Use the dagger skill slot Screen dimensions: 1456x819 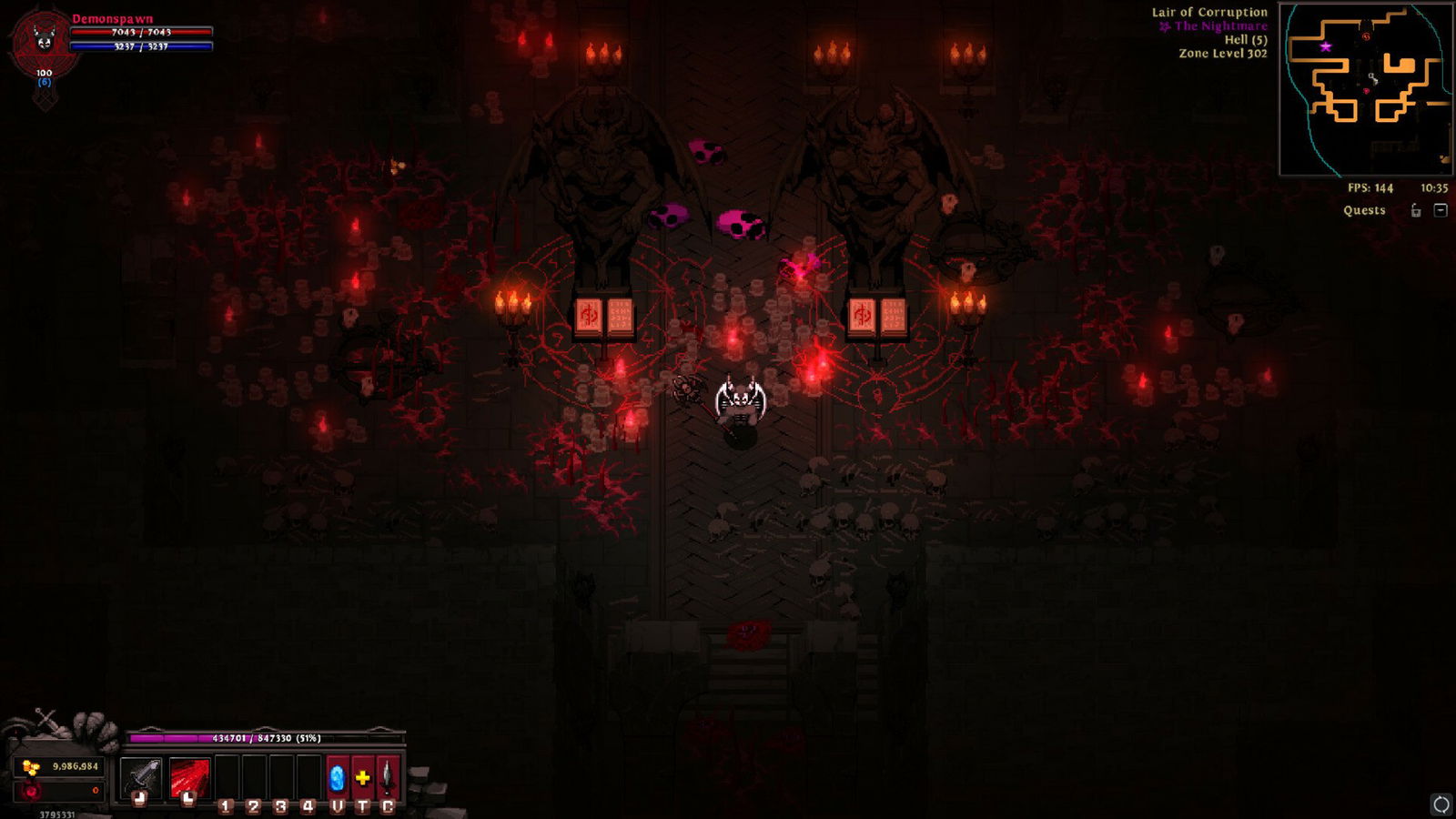coord(388,778)
